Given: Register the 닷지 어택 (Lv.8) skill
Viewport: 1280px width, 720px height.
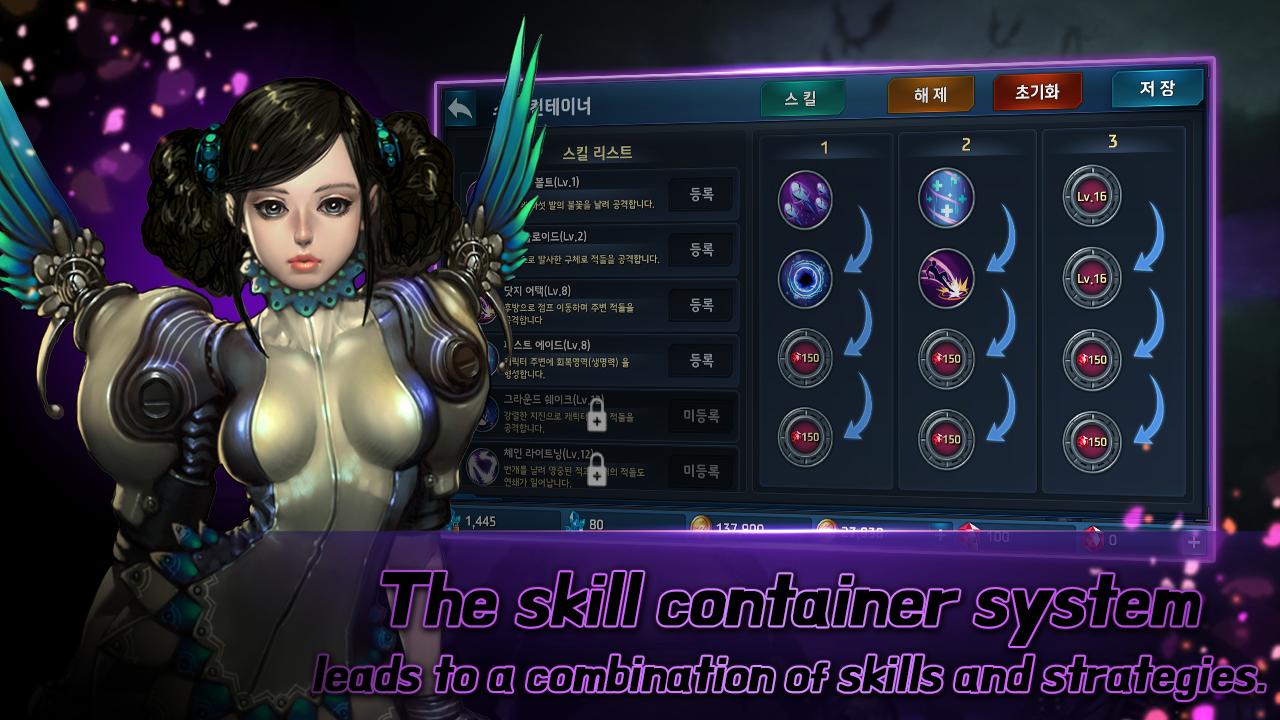Looking at the screenshot, I should click(701, 304).
